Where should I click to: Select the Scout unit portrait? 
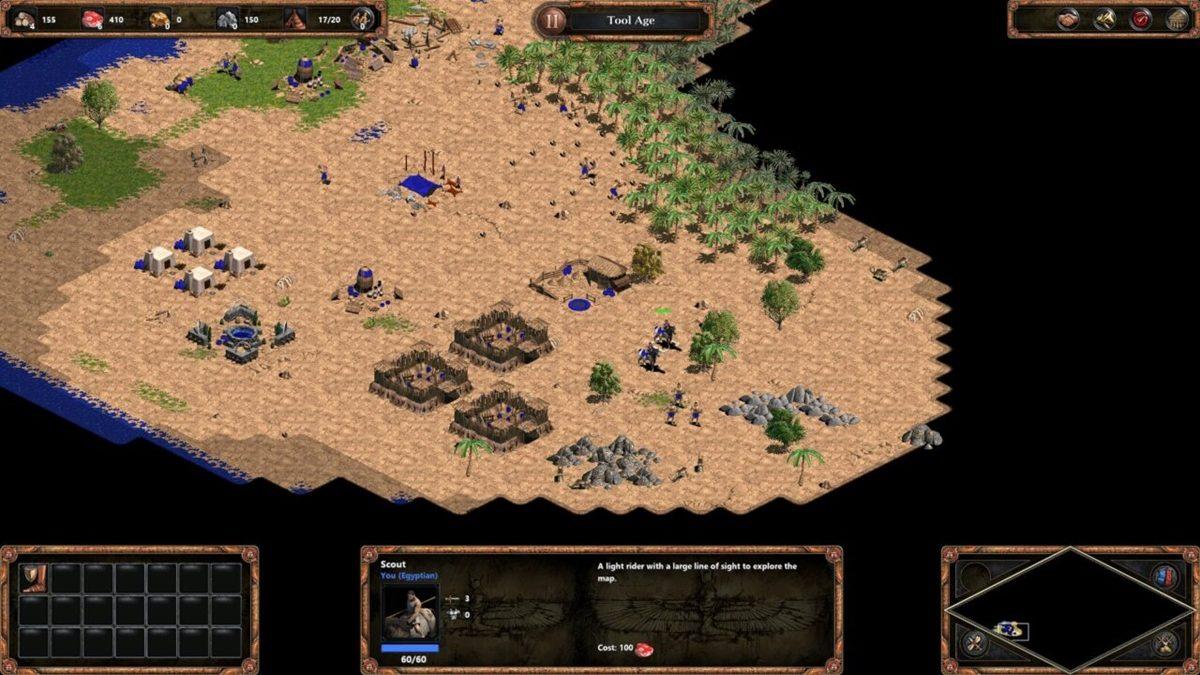click(410, 612)
